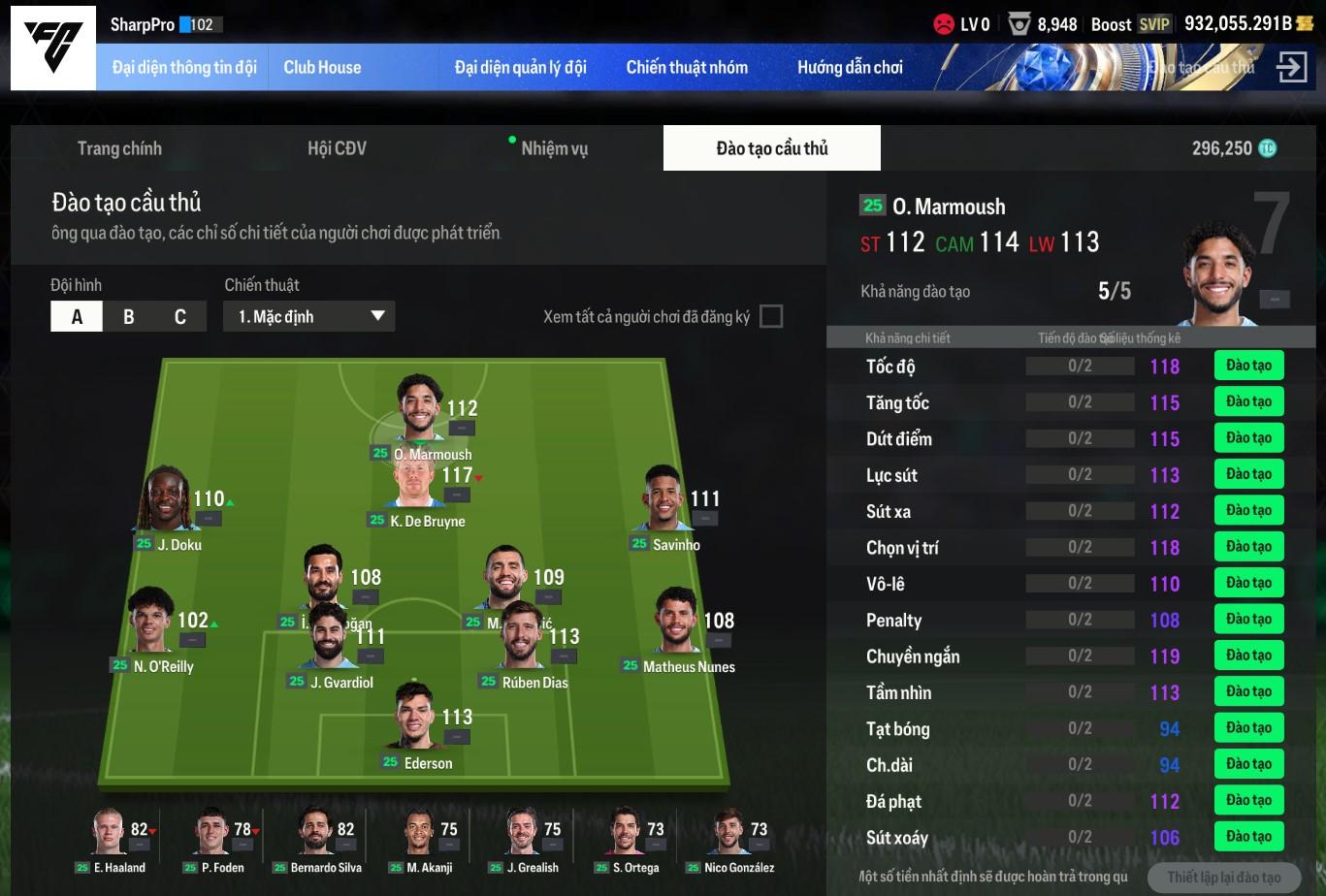Click the exit icon at top right
1326x896 pixels.
click(x=1291, y=67)
